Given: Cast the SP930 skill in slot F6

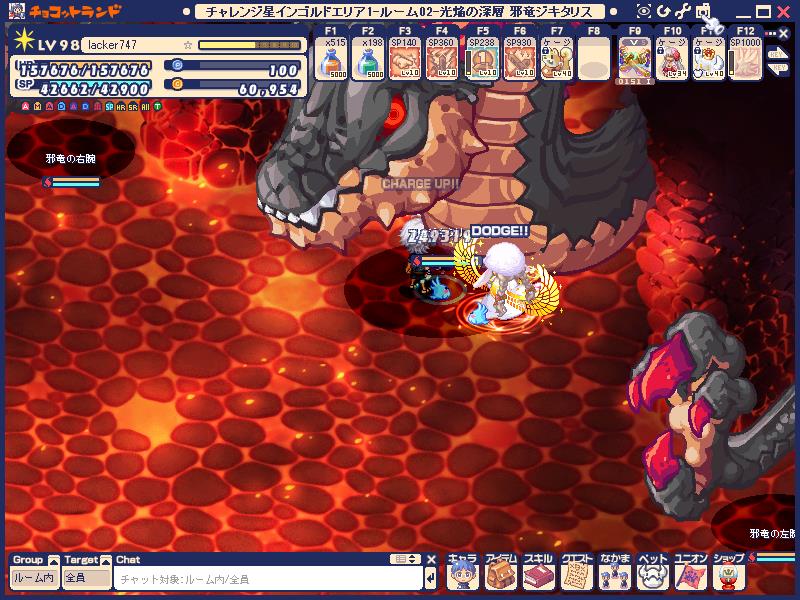Looking at the screenshot, I should (520, 61).
